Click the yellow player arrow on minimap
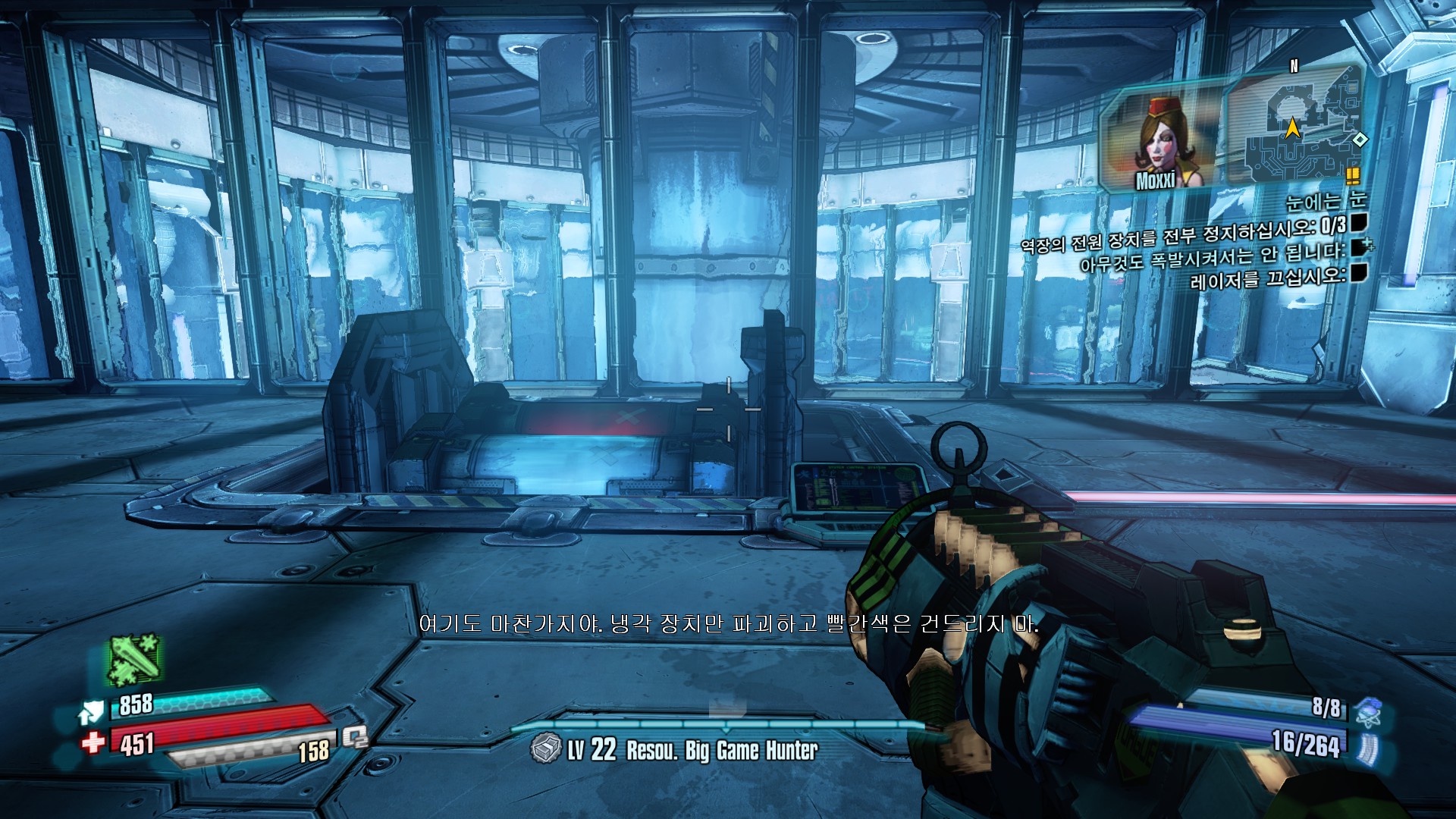 click(1292, 127)
